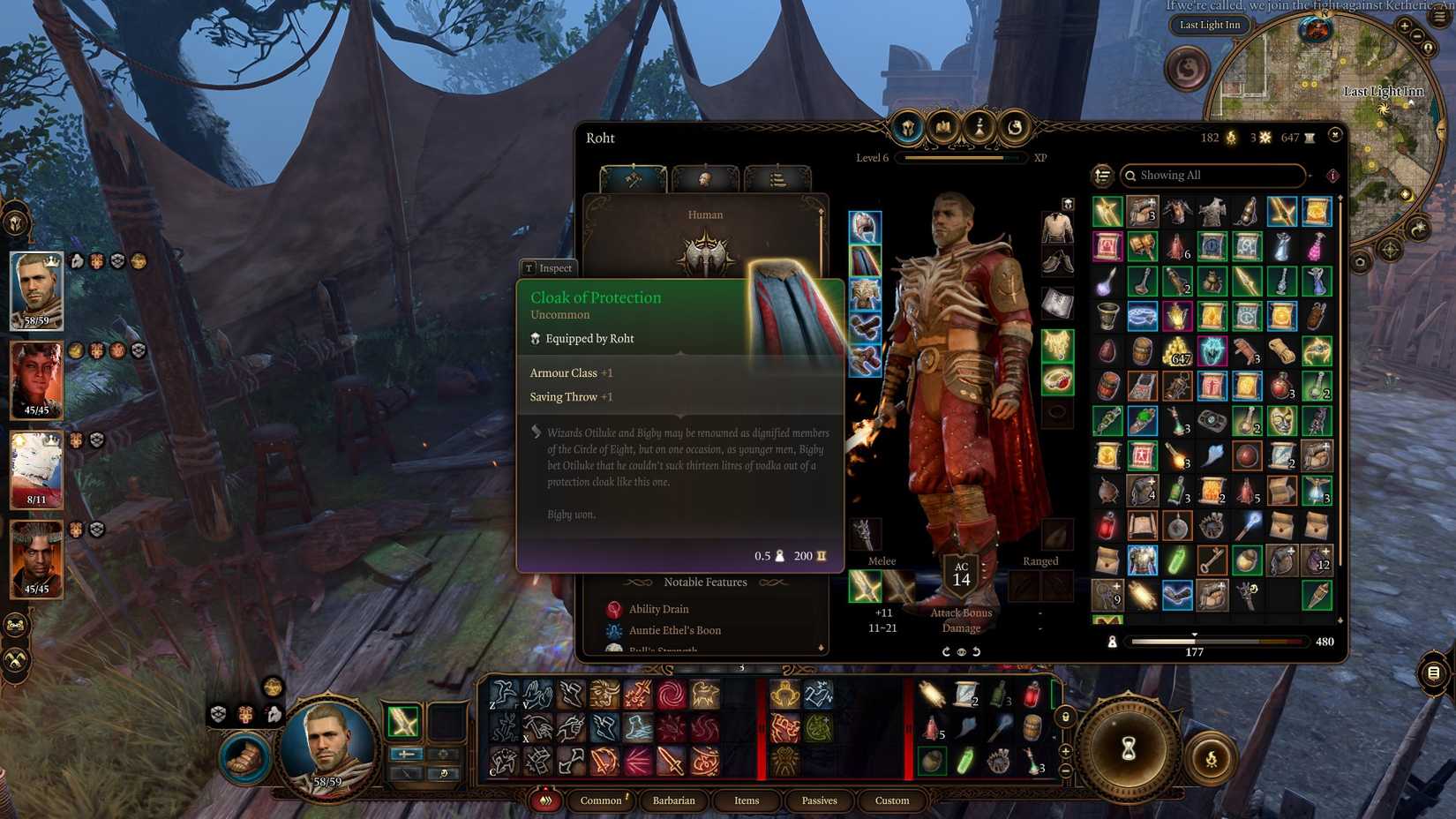Open the alchemy flask tab at top center

[979, 130]
